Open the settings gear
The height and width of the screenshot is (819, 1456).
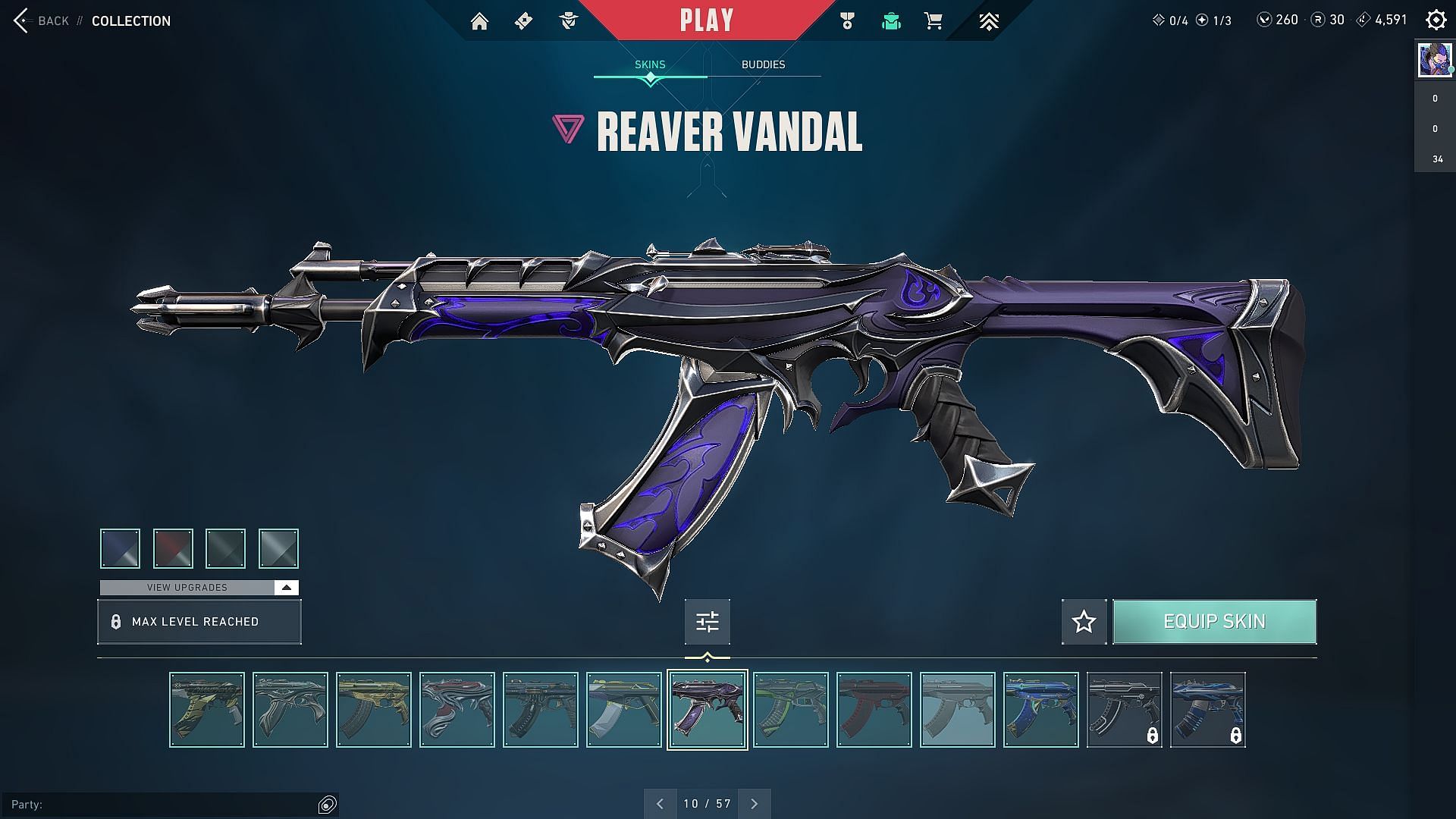point(1436,20)
